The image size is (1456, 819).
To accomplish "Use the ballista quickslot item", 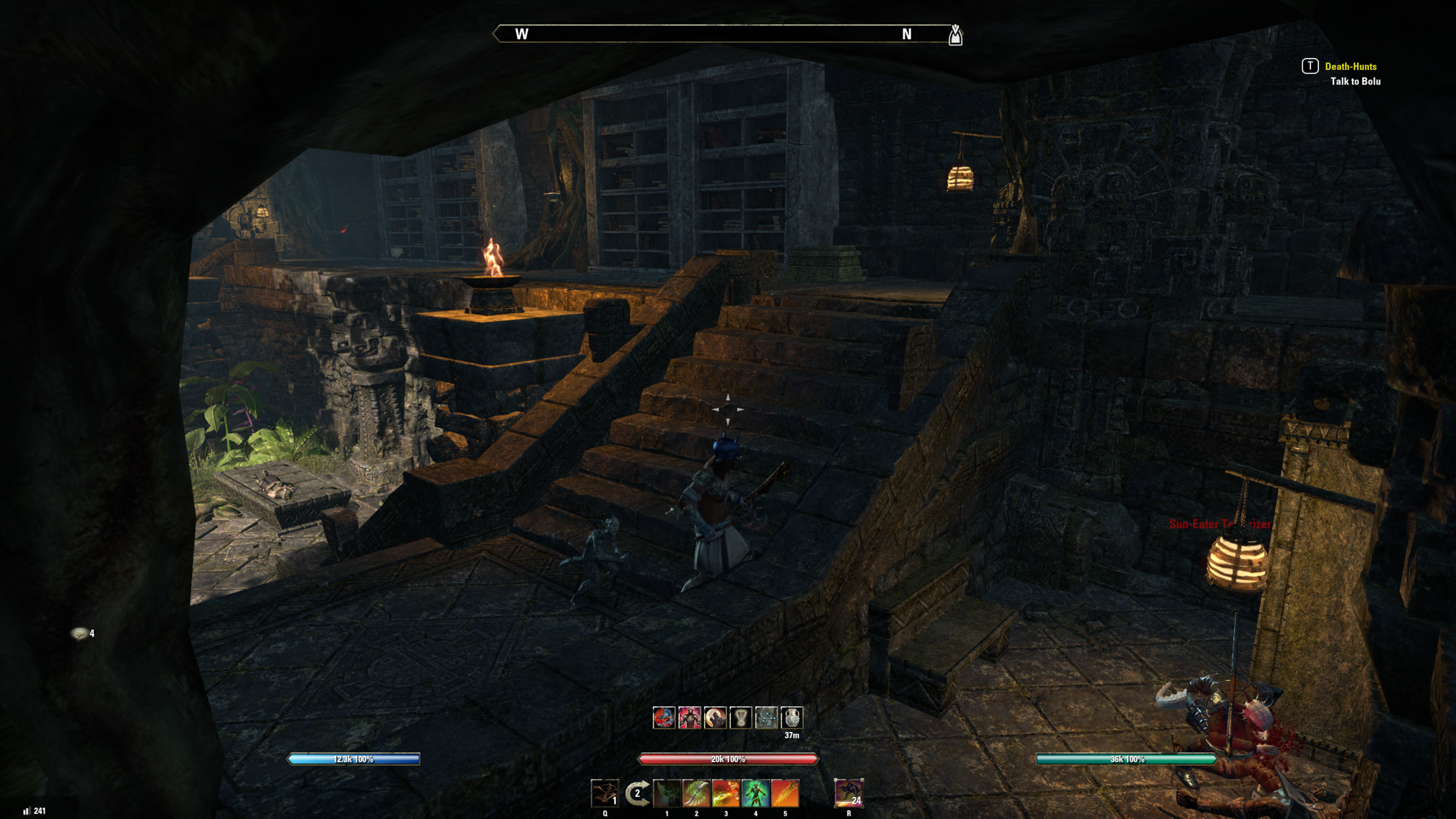I will [605, 793].
